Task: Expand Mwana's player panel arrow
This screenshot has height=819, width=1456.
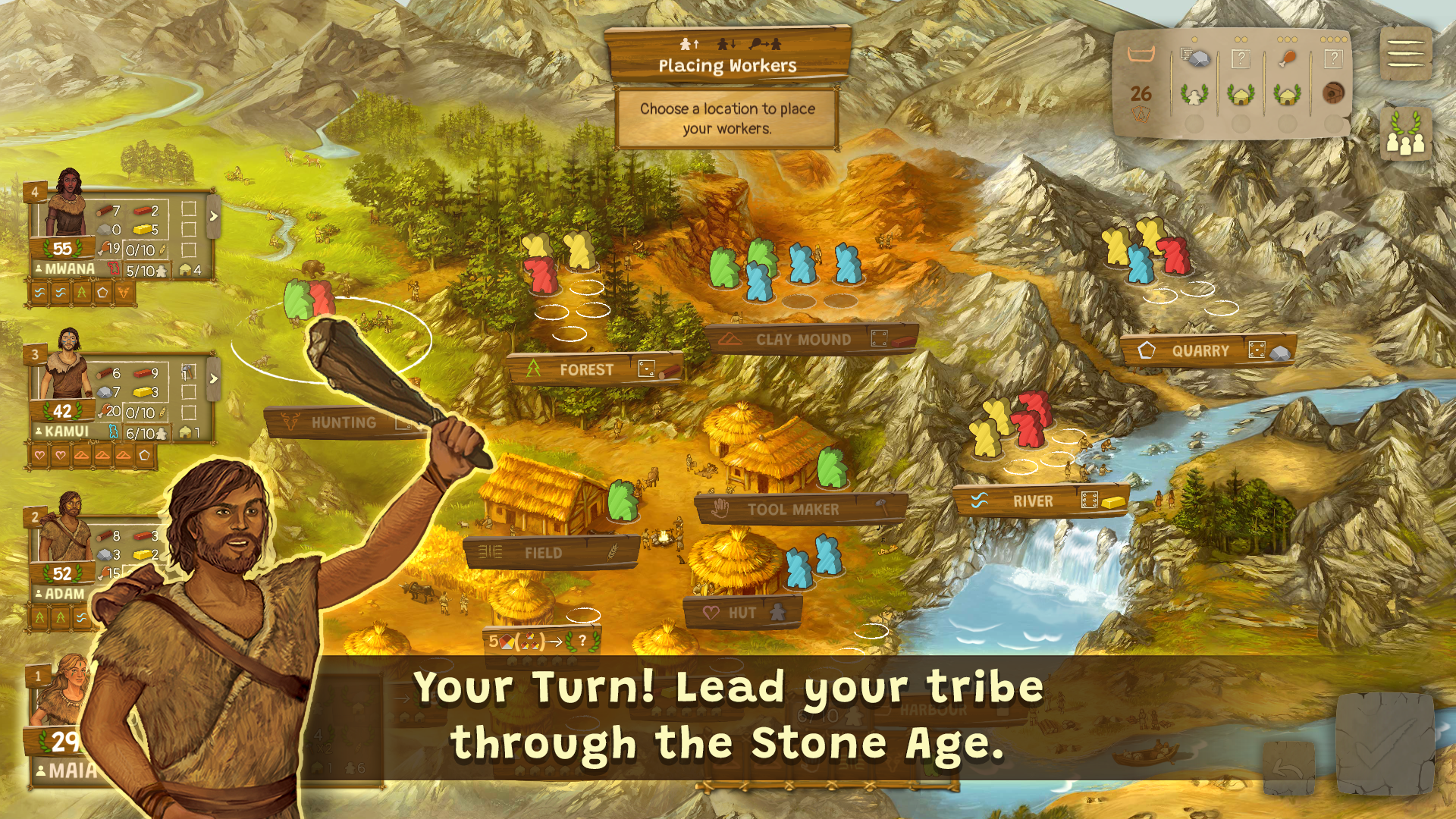Action: coord(214,216)
